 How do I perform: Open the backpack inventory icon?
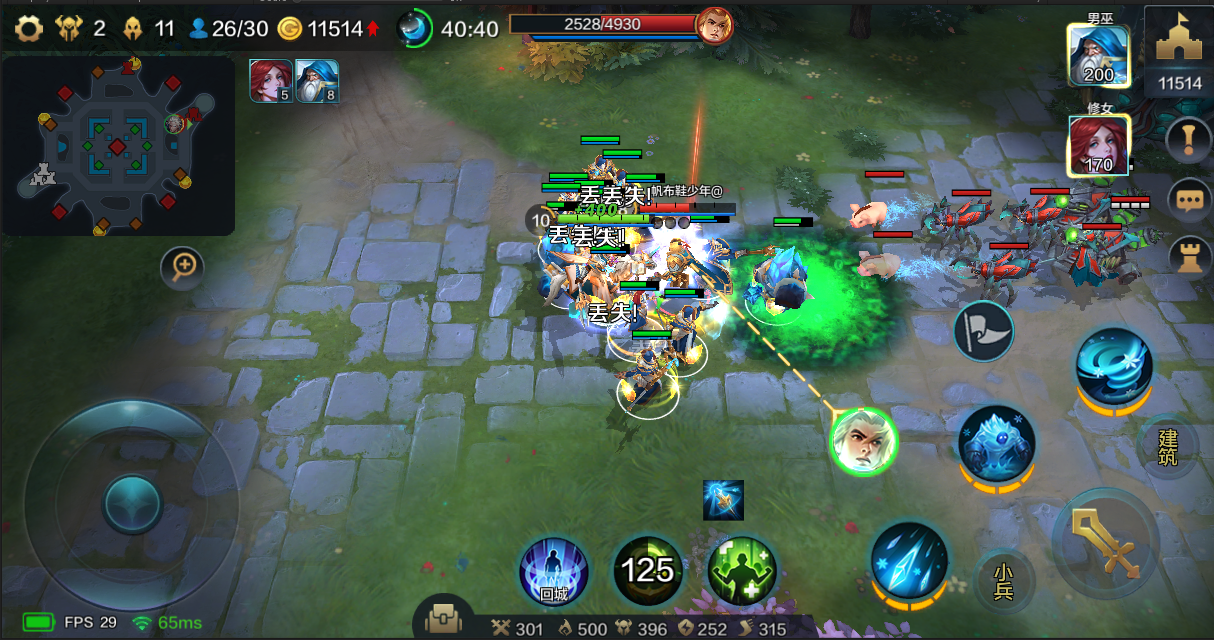click(x=442, y=620)
